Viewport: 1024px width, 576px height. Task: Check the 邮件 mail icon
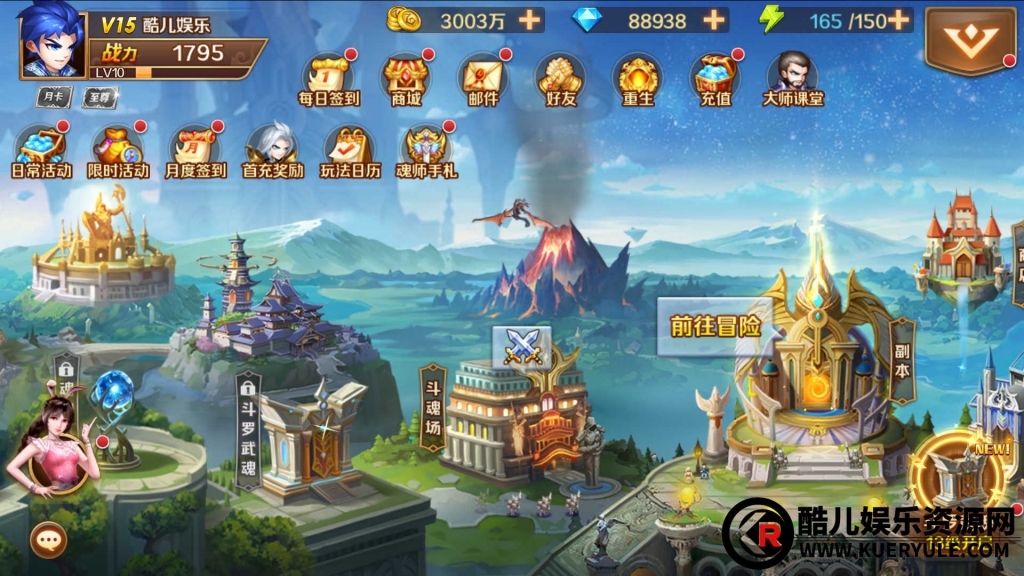pos(482,76)
